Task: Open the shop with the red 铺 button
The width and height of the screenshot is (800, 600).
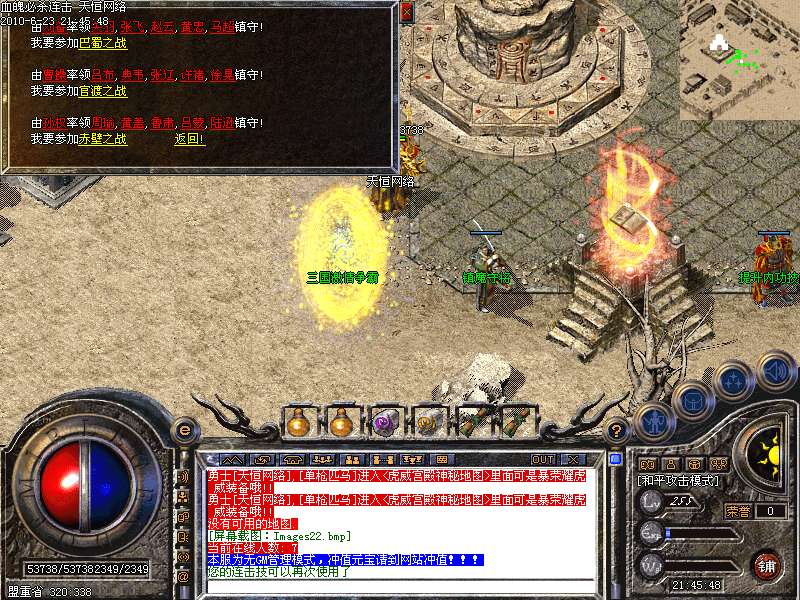Action: point(767,564)
